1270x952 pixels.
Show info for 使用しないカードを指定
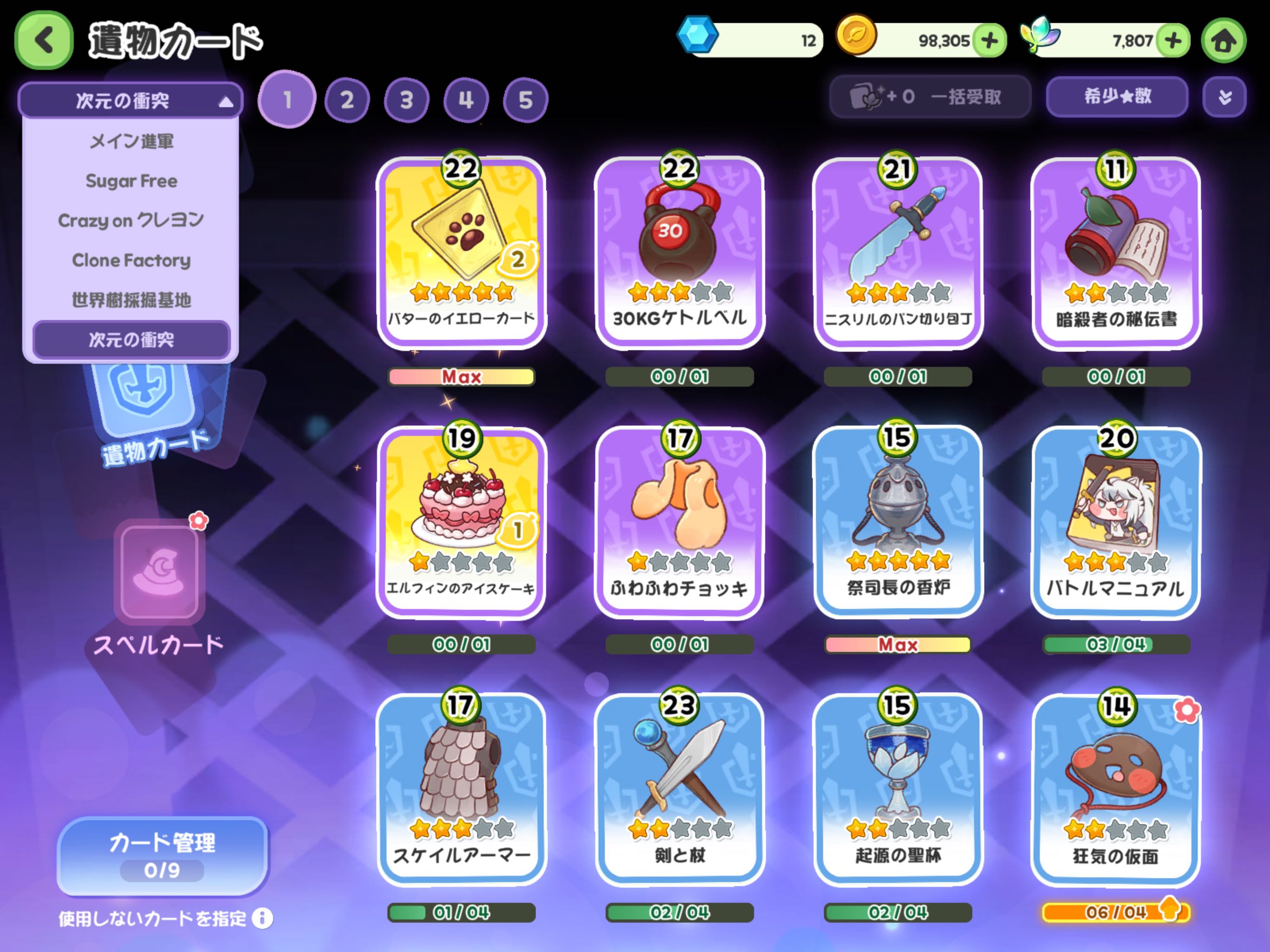pos(262,918)
